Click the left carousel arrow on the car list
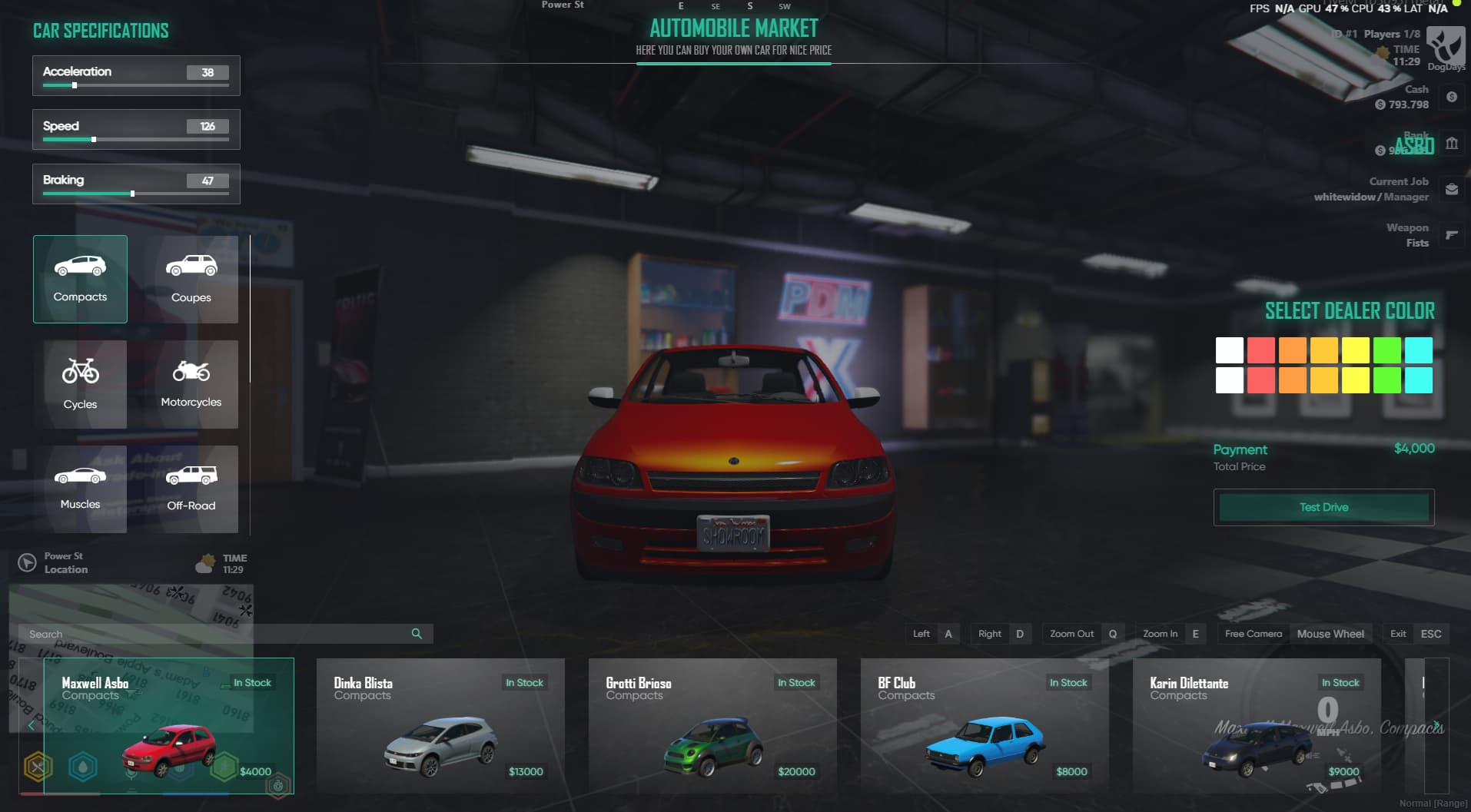1471x812 pixels. tap(32, 725)
